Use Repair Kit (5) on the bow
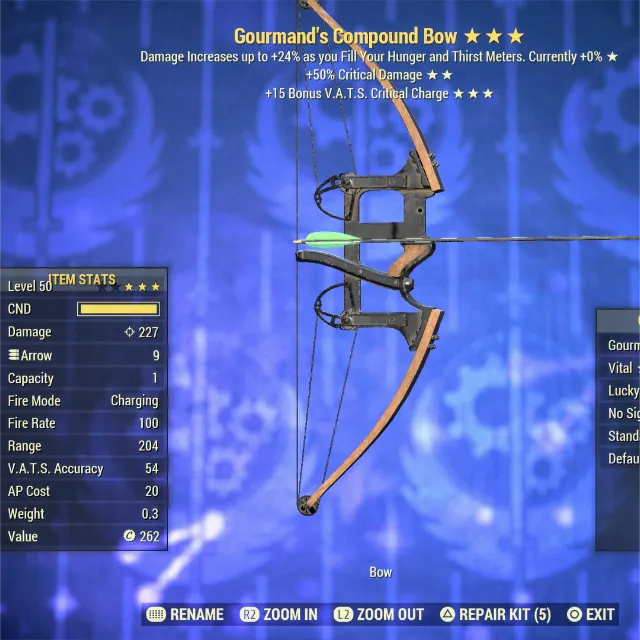The image size is (640, 640). (496, 614)
